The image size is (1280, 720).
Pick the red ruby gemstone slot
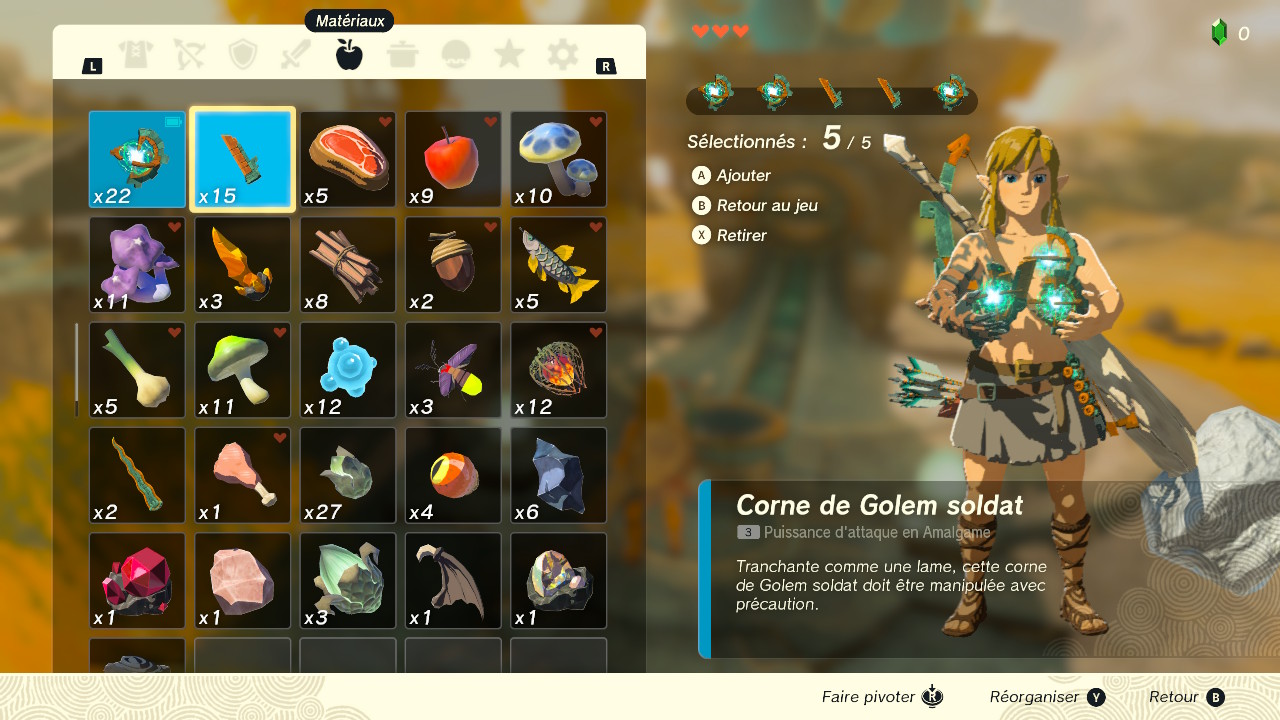[x=137, y=581]
